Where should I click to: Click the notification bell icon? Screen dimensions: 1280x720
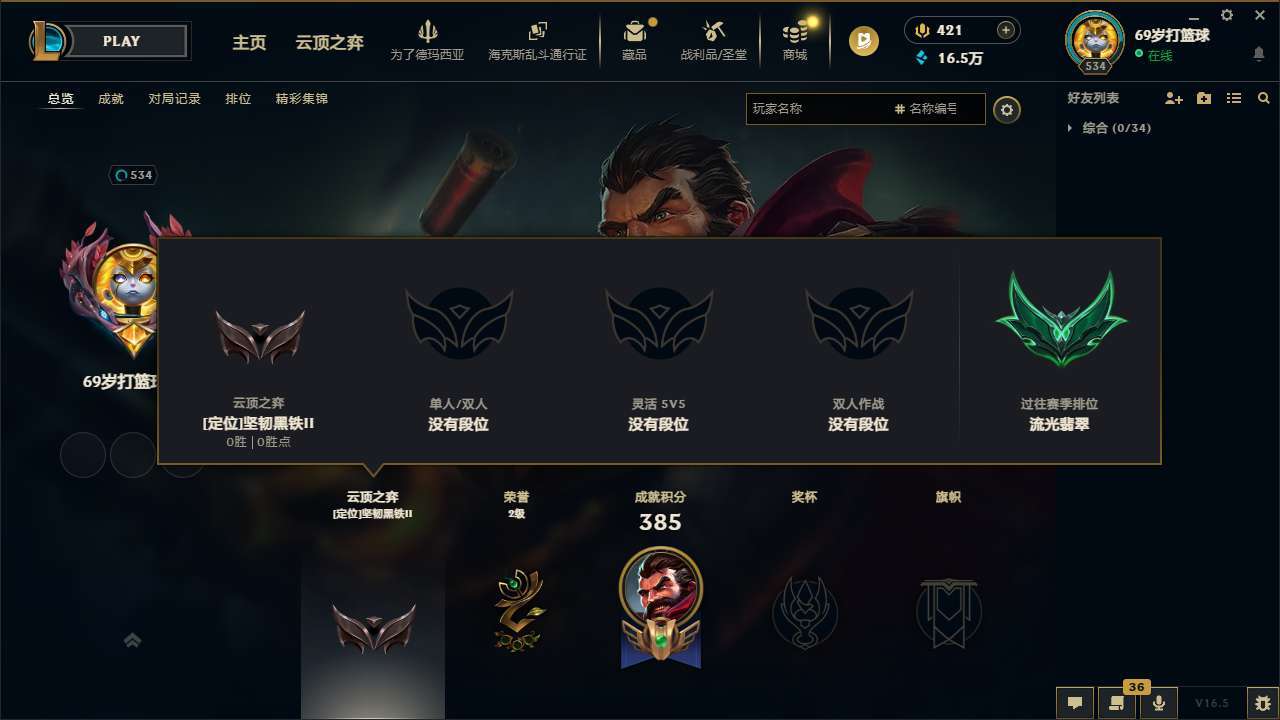[x=1258, y=51]
